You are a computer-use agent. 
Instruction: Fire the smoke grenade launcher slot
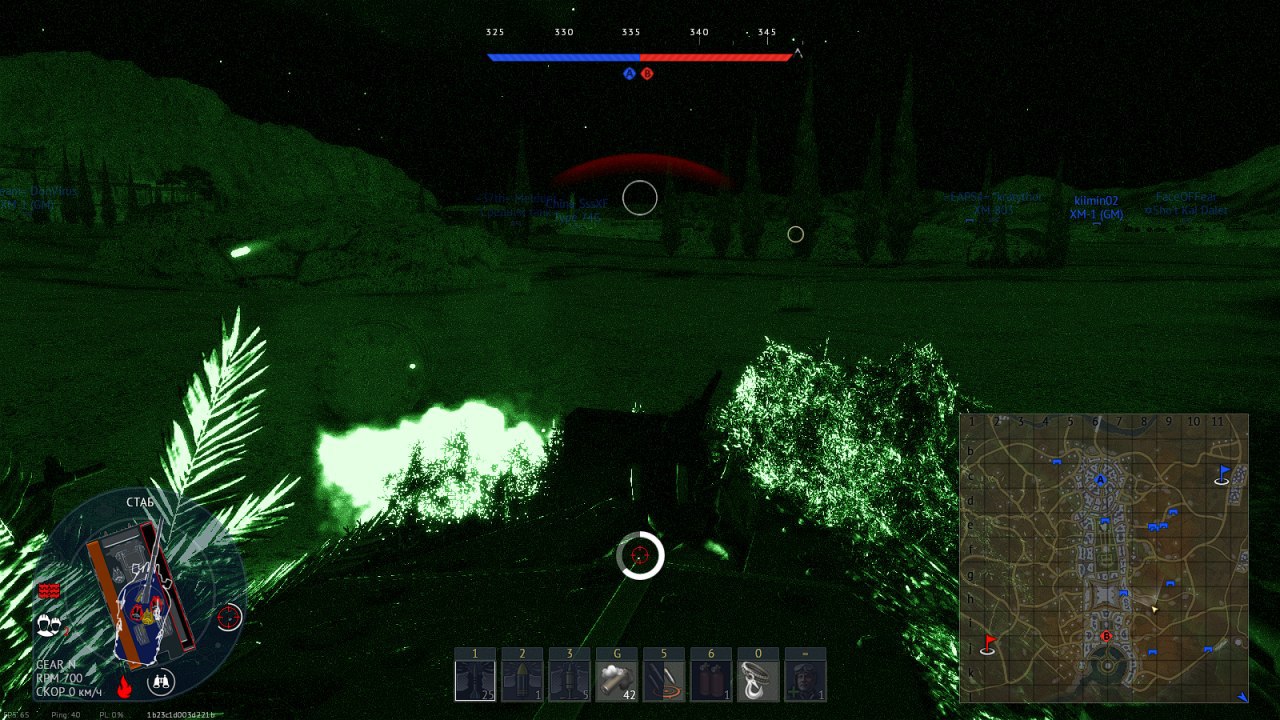(616, 676)
